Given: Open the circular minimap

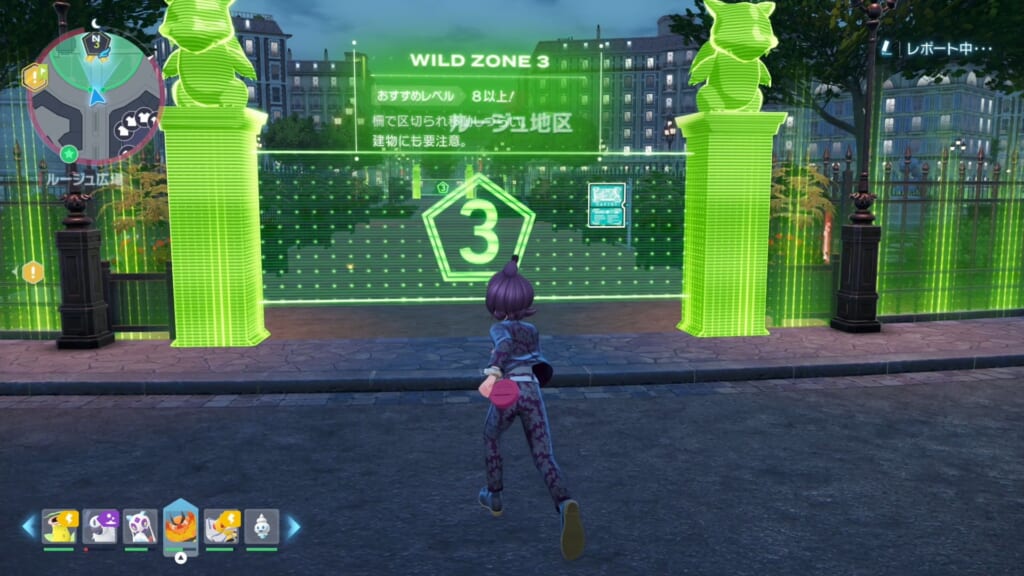Looking at the screenshot, I should coord(96,97).
